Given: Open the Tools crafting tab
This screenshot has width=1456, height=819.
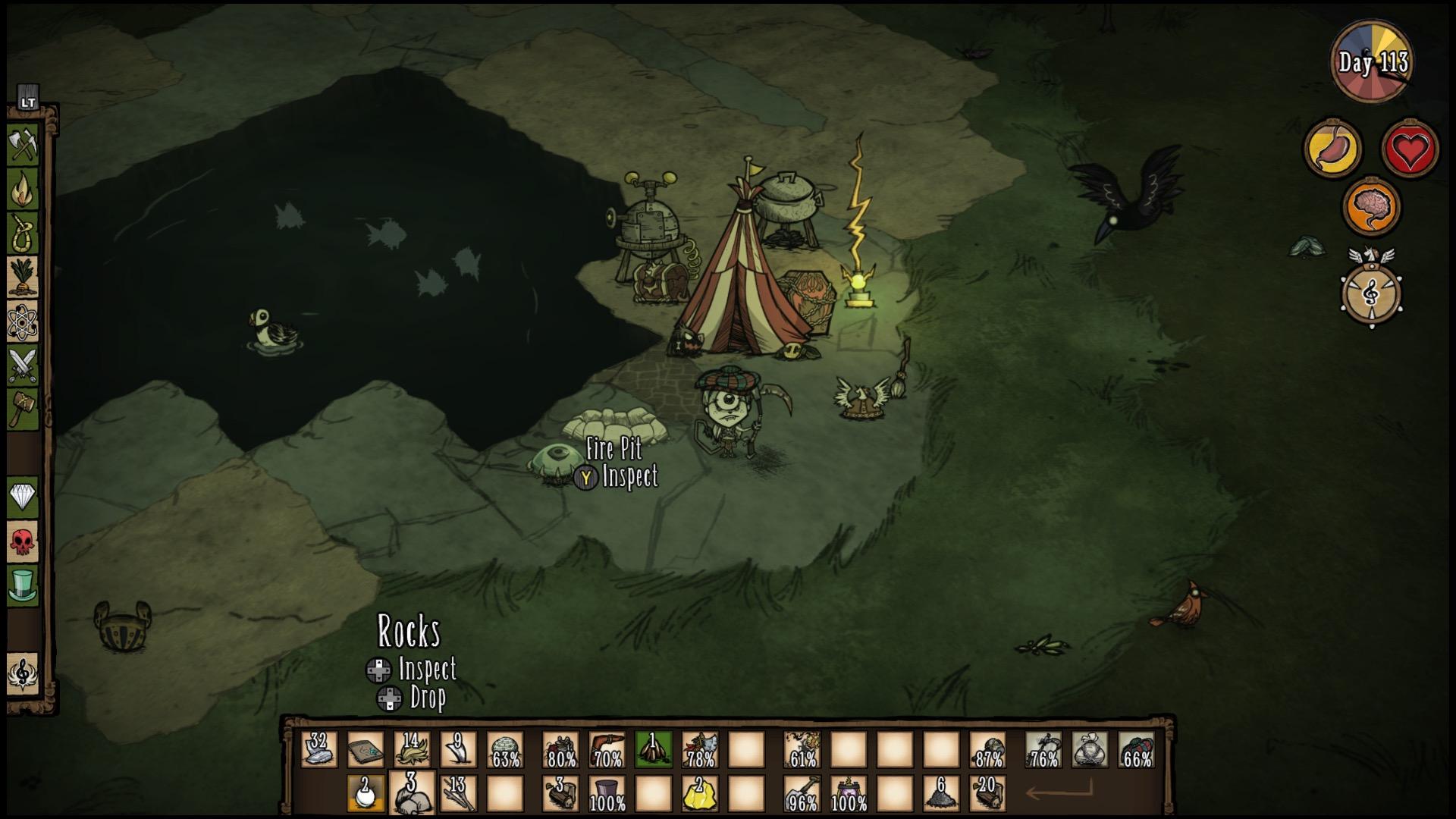Looking at the screenshot, I should pyautogui.click(x=23, y=144).
